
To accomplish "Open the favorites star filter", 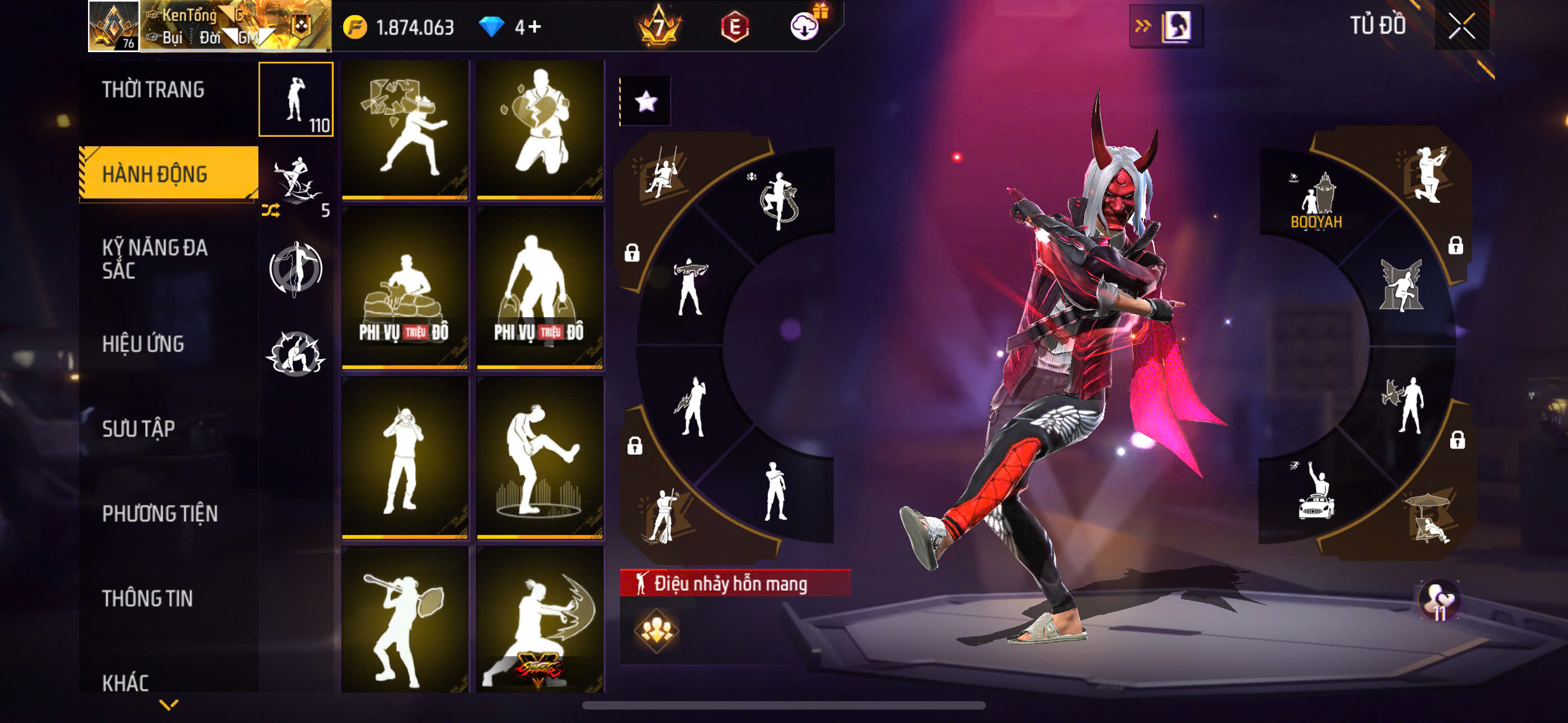I will 646,101.
